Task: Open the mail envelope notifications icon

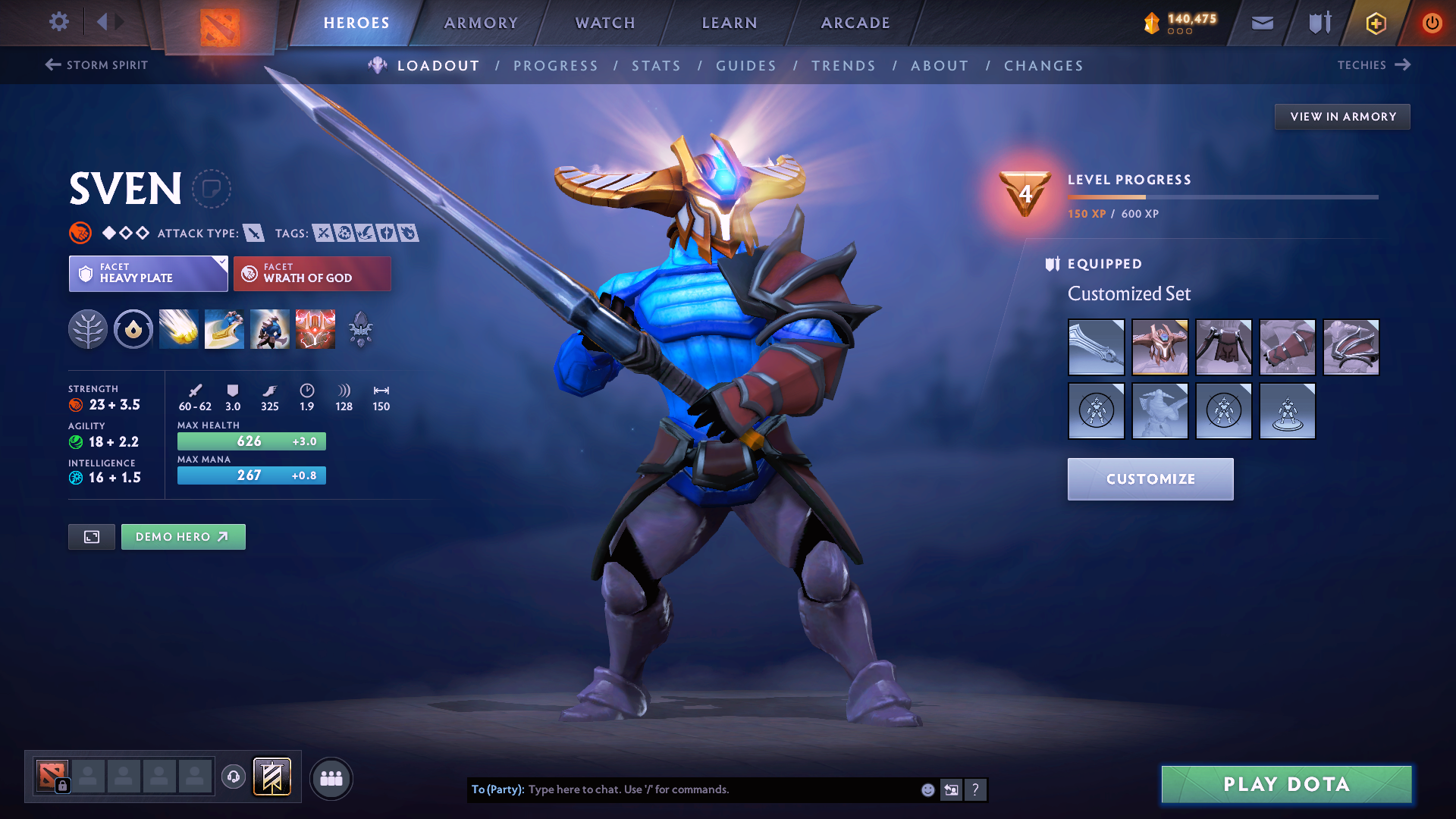Action: tap(1262, 23)
